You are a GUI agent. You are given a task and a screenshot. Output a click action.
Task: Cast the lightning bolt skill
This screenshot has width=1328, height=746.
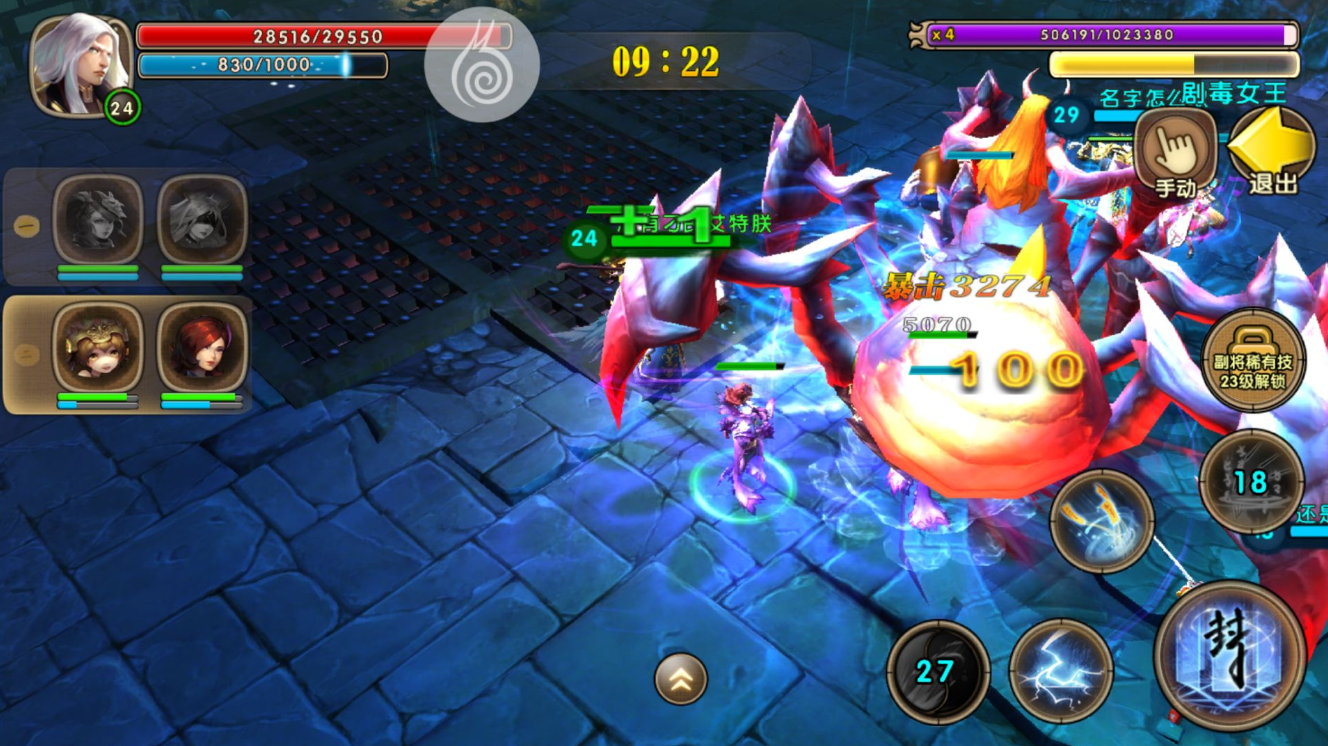(x=1060, y=670)
